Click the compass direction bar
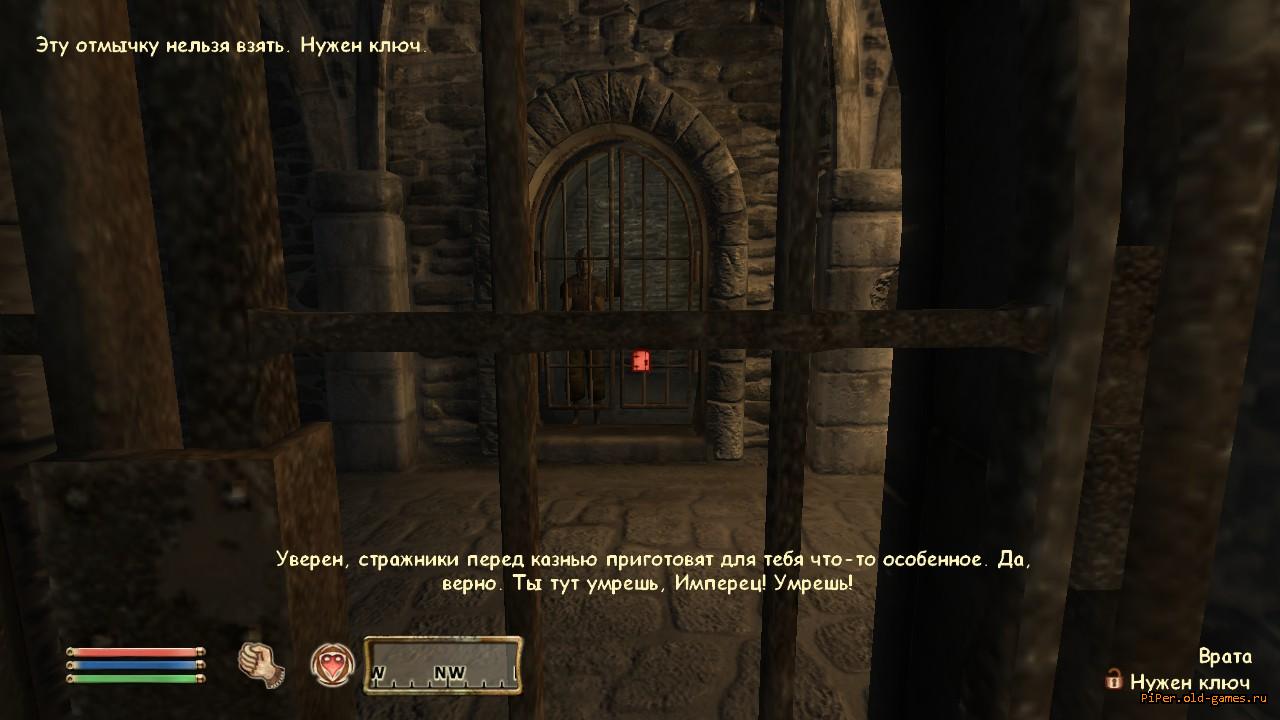 (443, 665)
